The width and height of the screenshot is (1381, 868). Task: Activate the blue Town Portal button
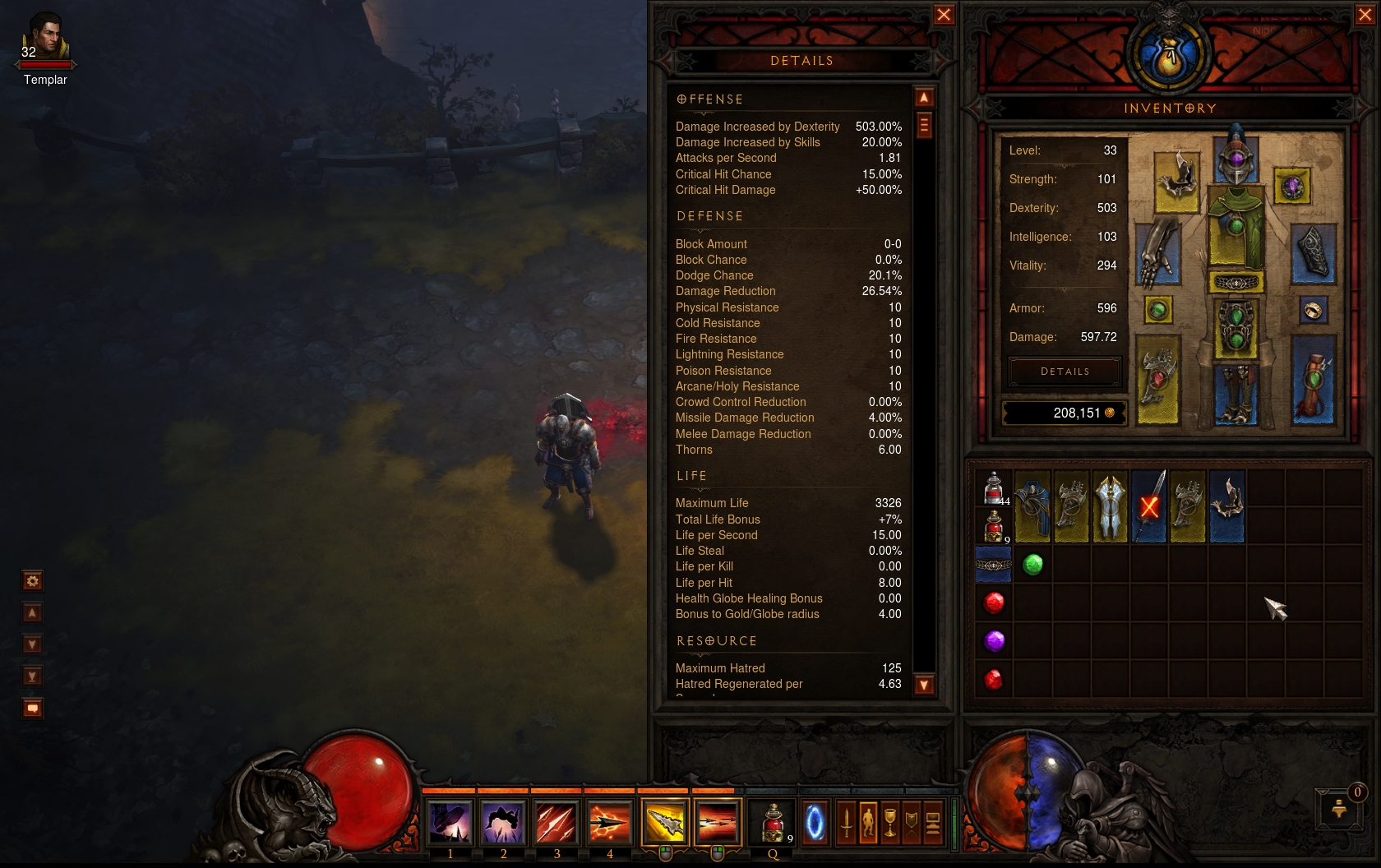click(815, 822)
